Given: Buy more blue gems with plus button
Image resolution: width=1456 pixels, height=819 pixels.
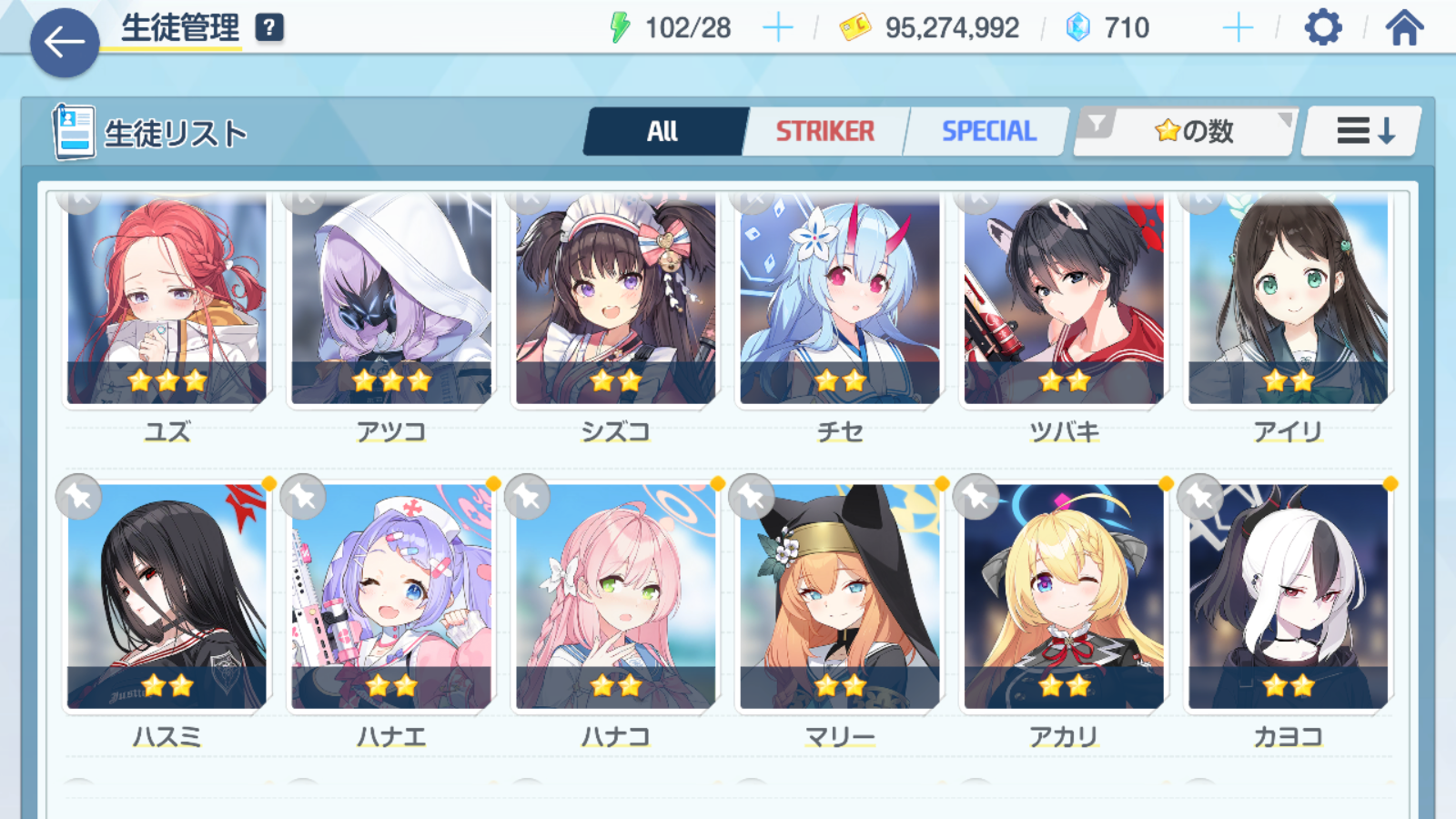Looking at the screenshot, I should 1238,28.
